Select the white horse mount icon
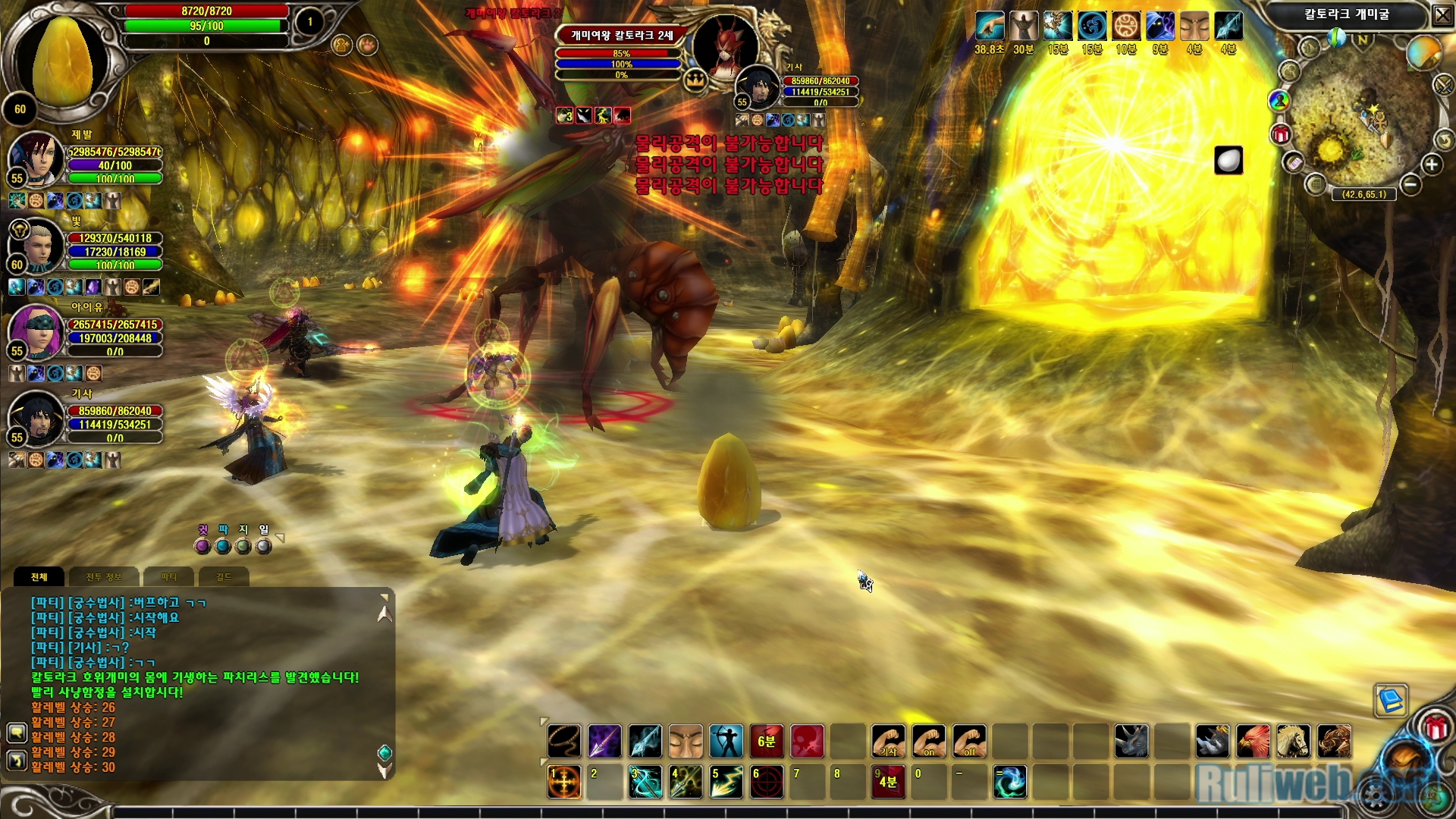1456x819 pixels. [x=1293, y=741]
